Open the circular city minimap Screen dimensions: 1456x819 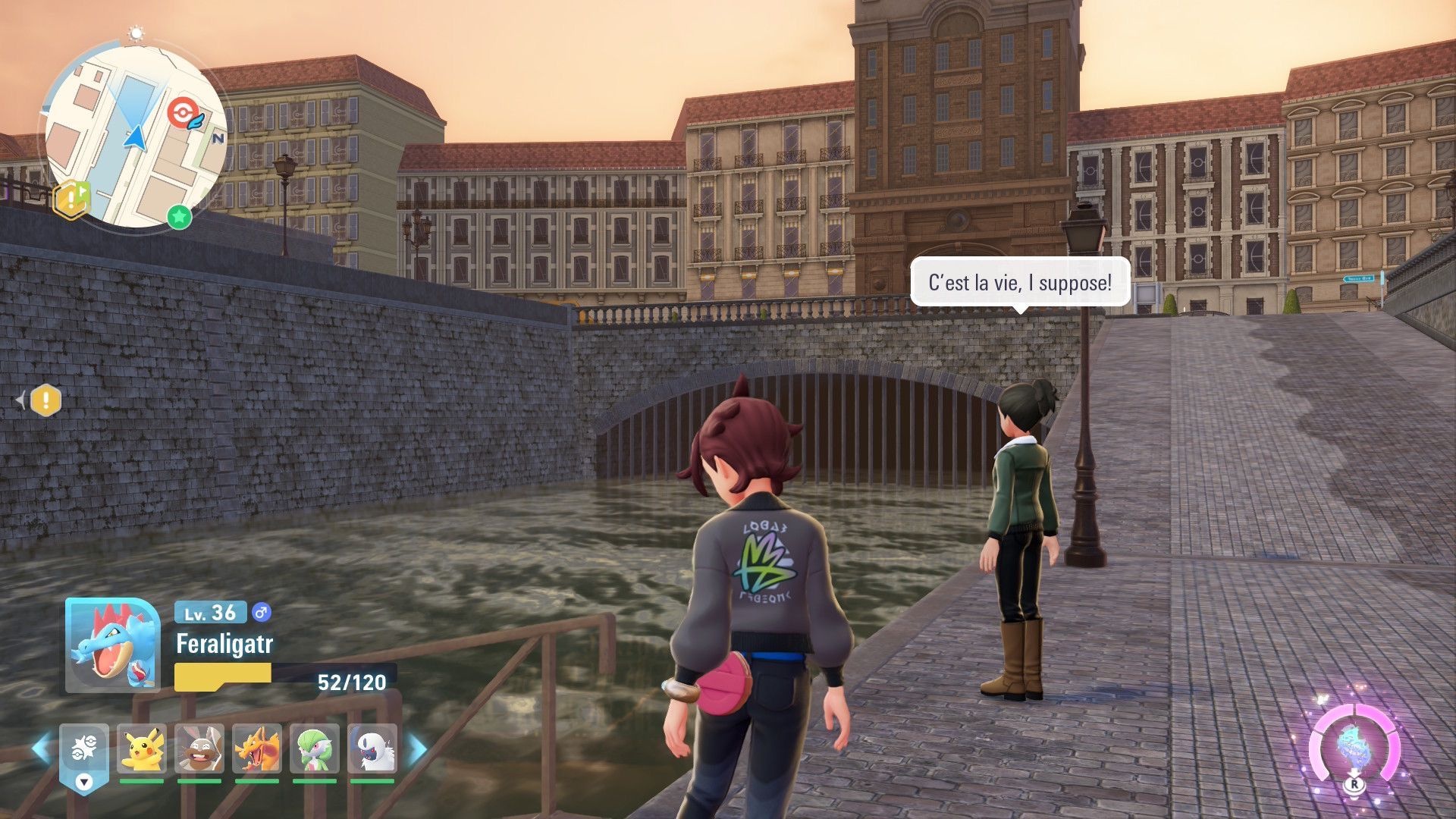click(134, 136)
